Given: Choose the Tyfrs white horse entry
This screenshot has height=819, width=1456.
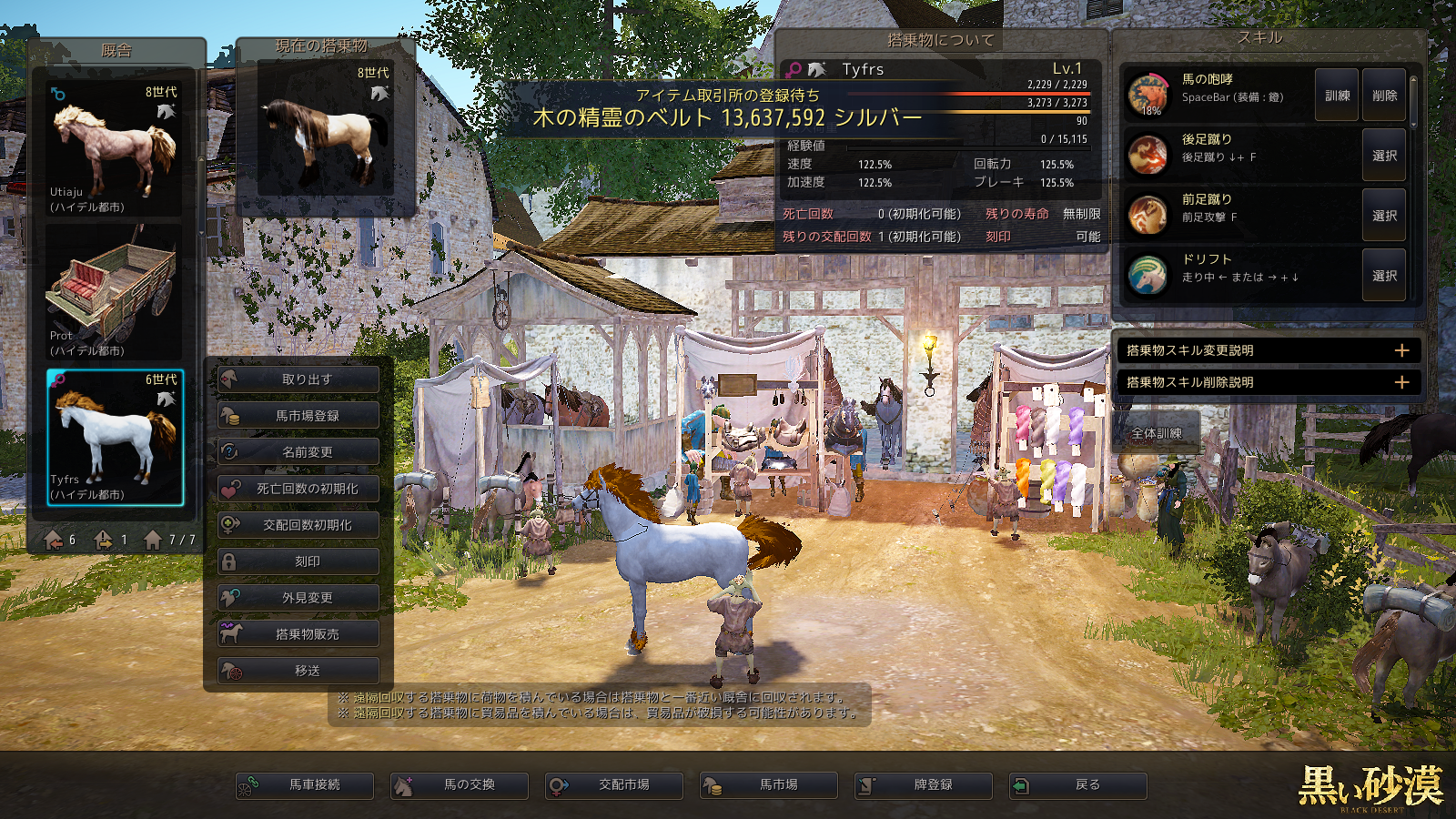Looking at the screenshot, I should pos(115,437).
